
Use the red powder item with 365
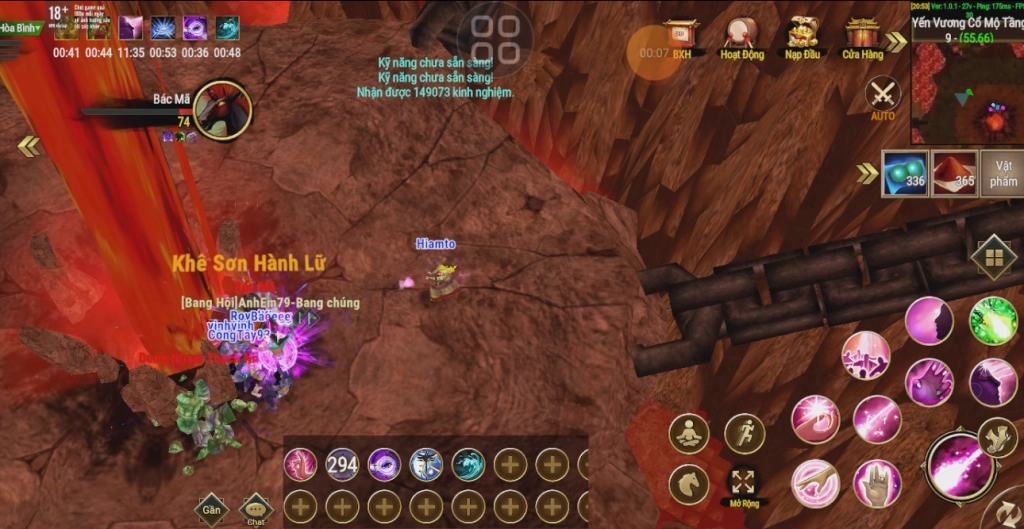tap(953, 173)
